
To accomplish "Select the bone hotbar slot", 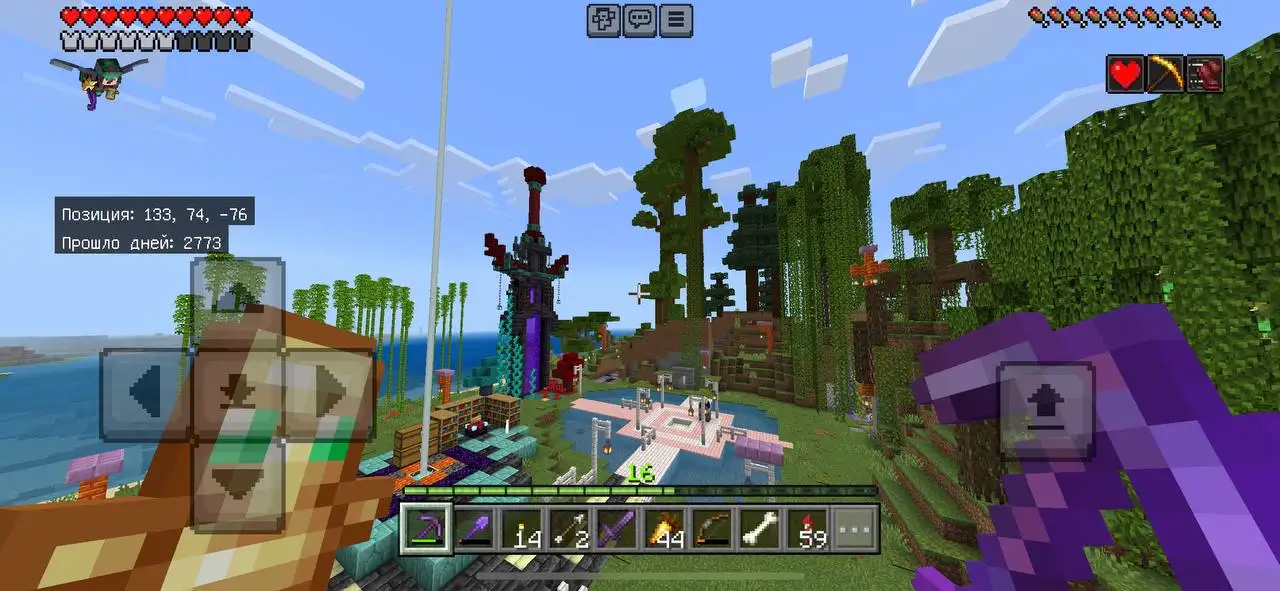I will [759, 528].
